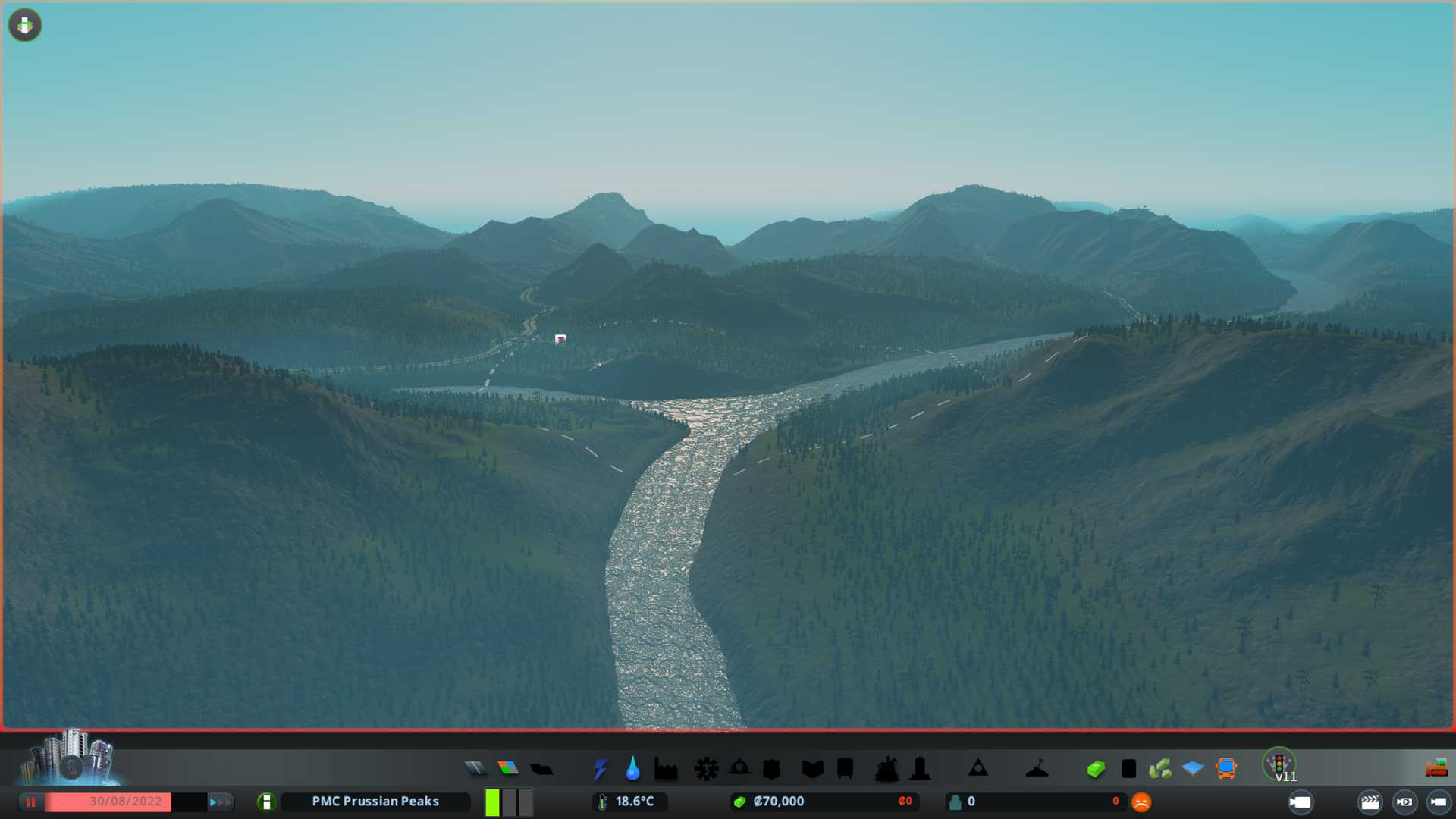Click the PMC Prussian Peaks city name
1456x819 pixels.
(375, 802)
